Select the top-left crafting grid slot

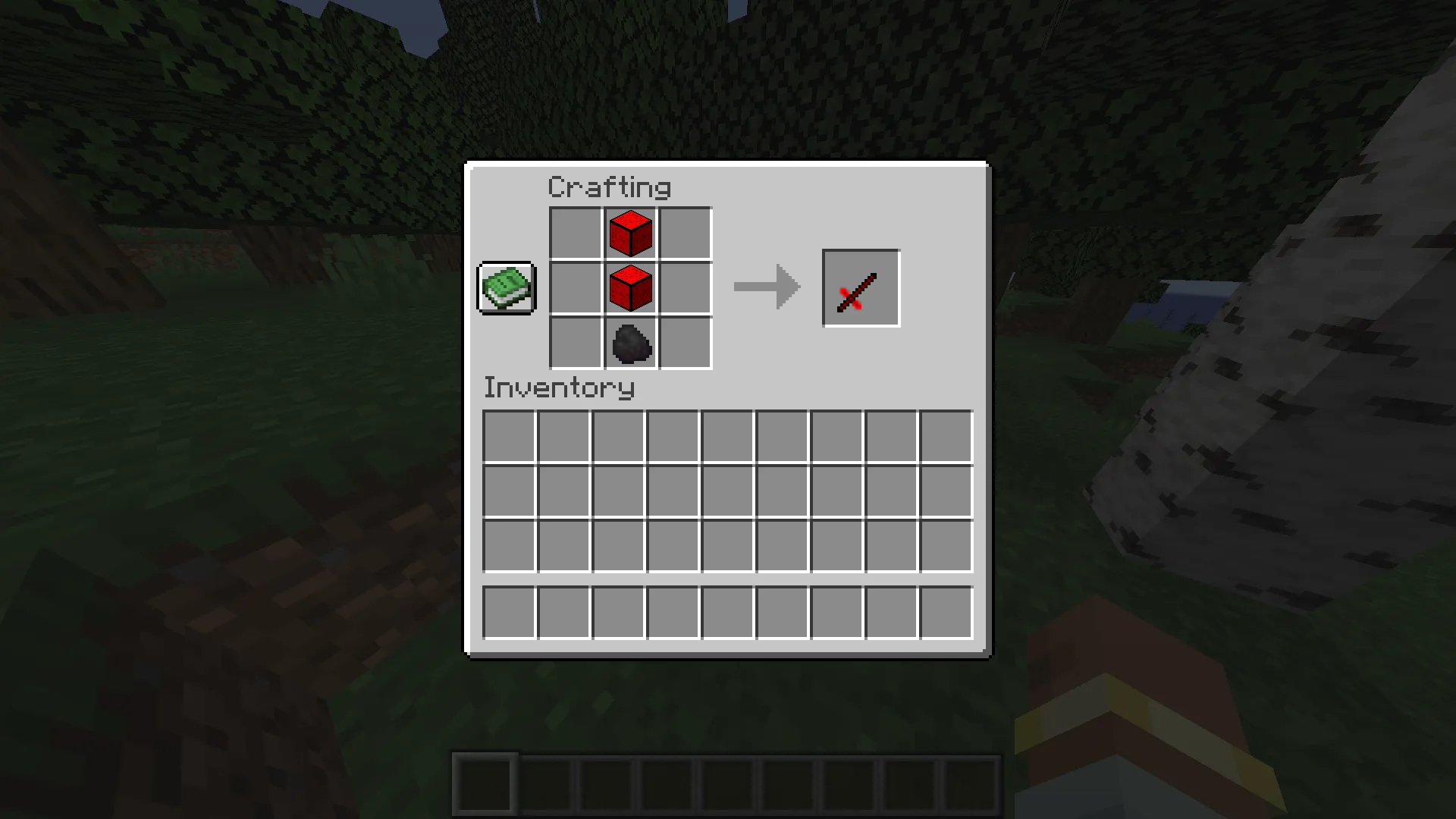575,232
